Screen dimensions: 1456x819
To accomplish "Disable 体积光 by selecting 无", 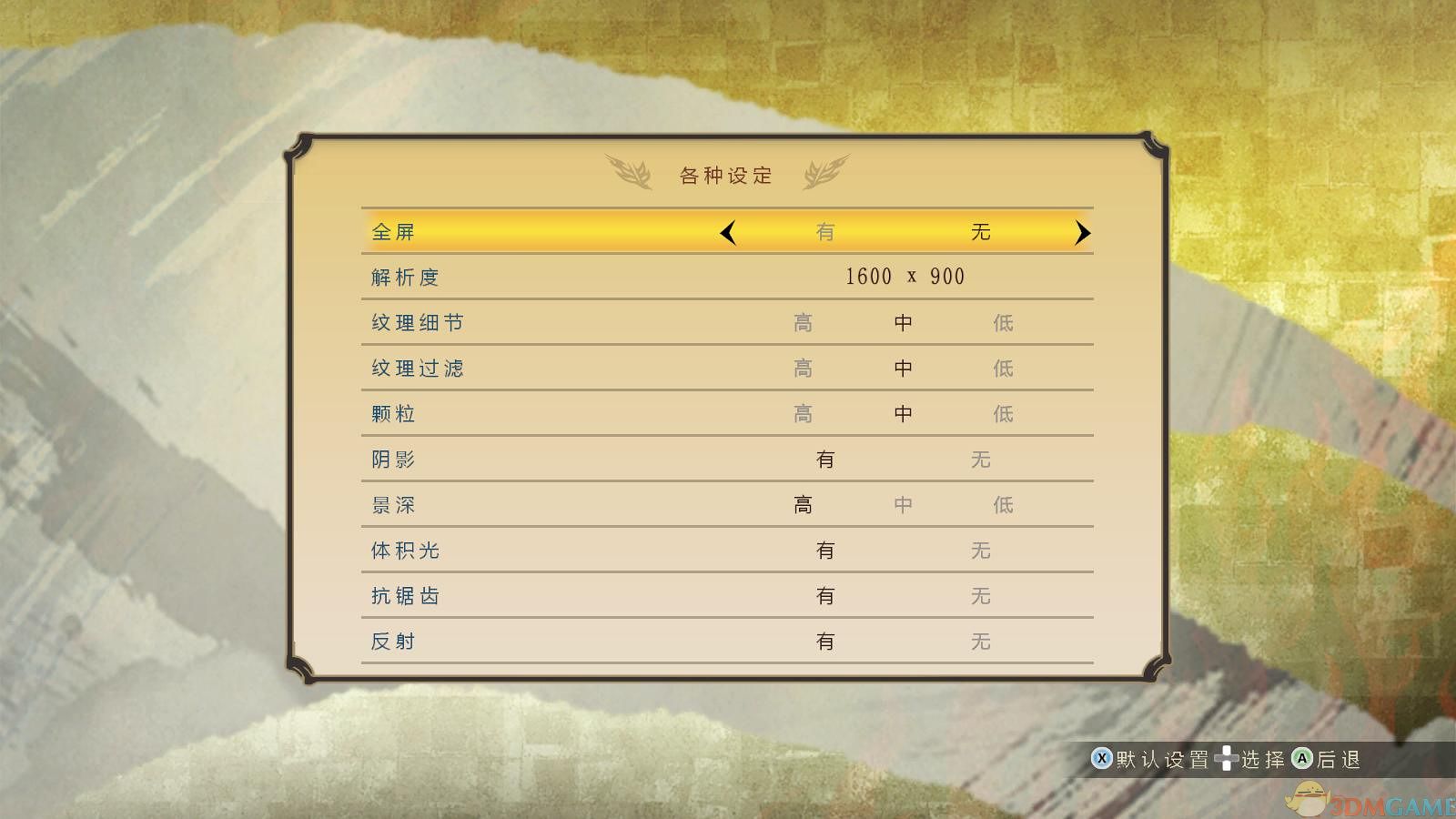I will point(980,550).
